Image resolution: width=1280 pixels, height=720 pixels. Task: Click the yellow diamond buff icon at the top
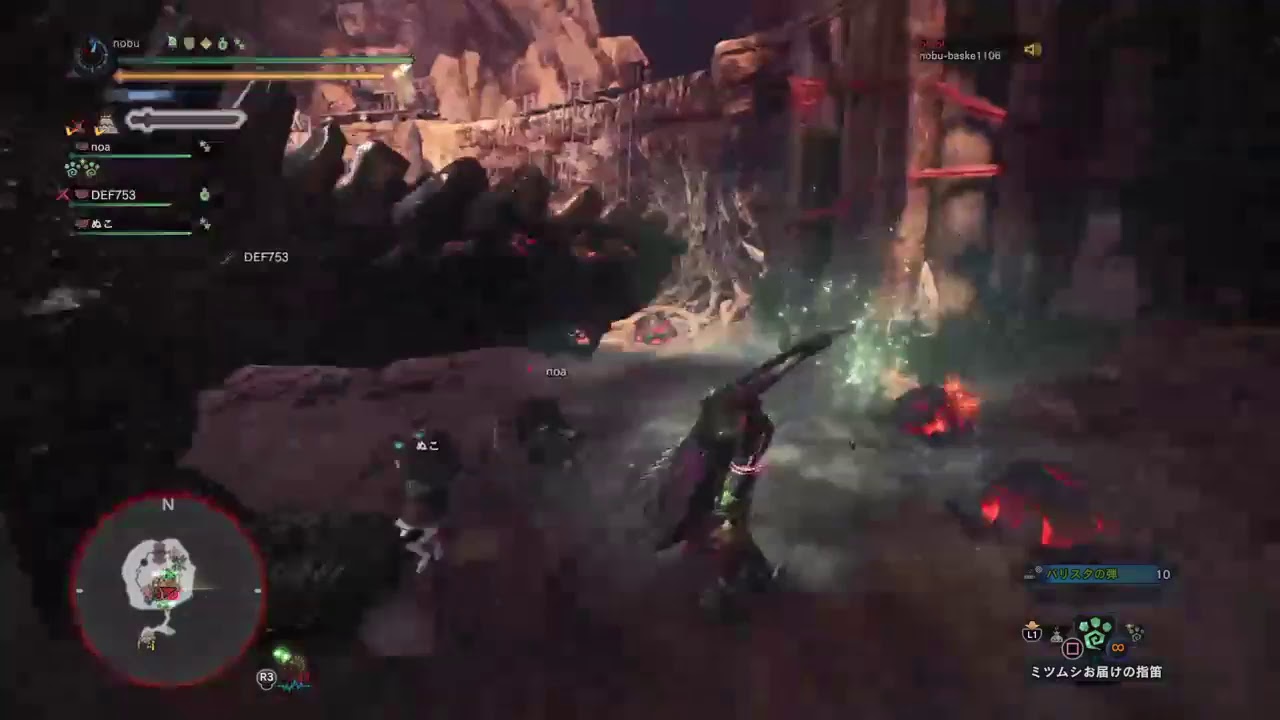point(206,41)
